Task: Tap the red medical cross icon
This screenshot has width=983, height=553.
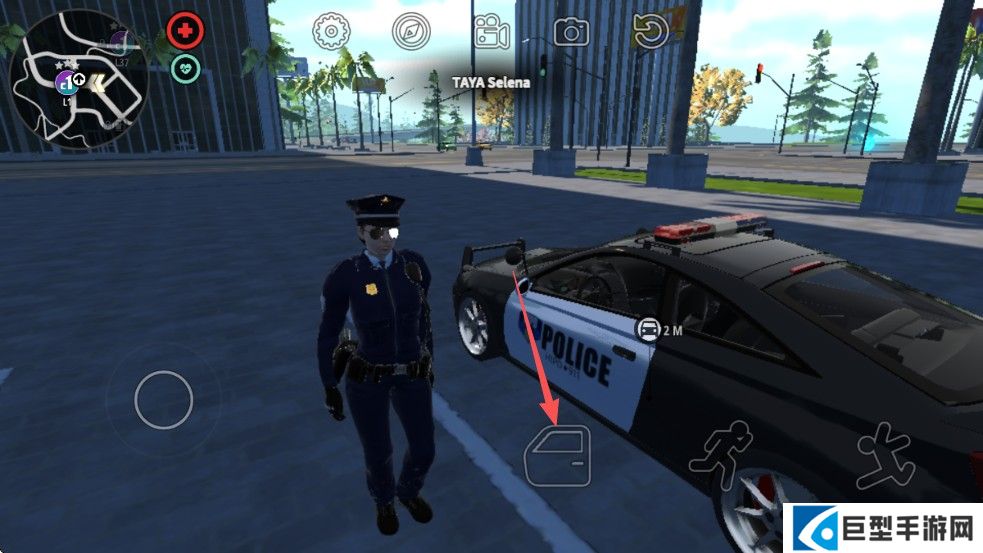Action: [185, 31]
